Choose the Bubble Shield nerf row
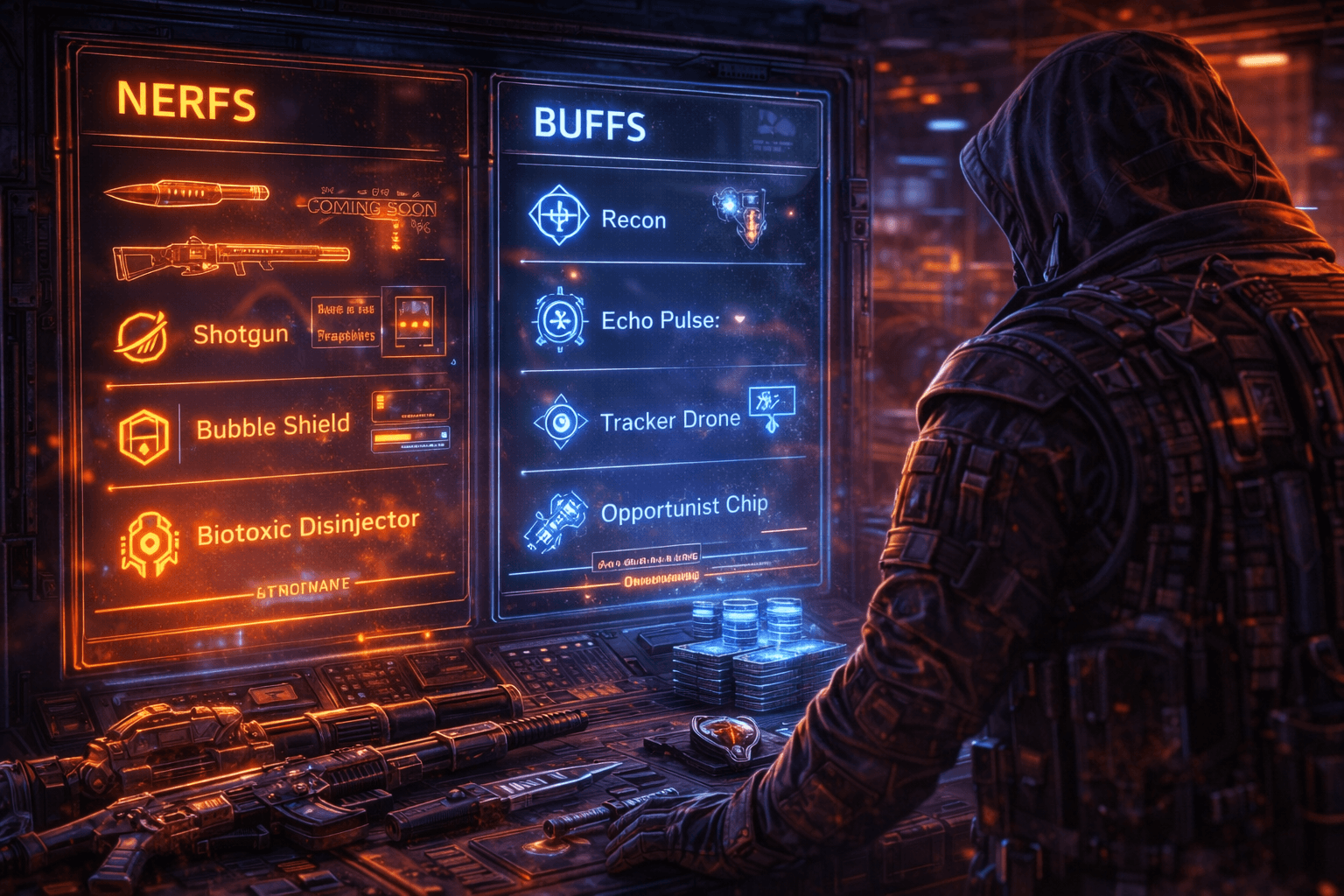Image resolution: width=1344 pixels, height=896 pixels. coord(273,427)
